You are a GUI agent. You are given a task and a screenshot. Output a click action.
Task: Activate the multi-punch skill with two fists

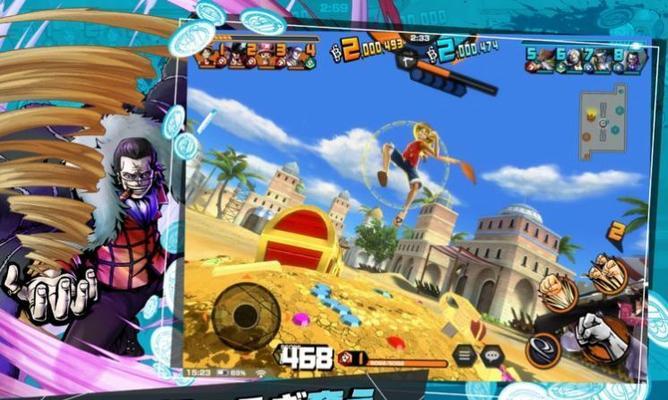[x=556, y=289]
